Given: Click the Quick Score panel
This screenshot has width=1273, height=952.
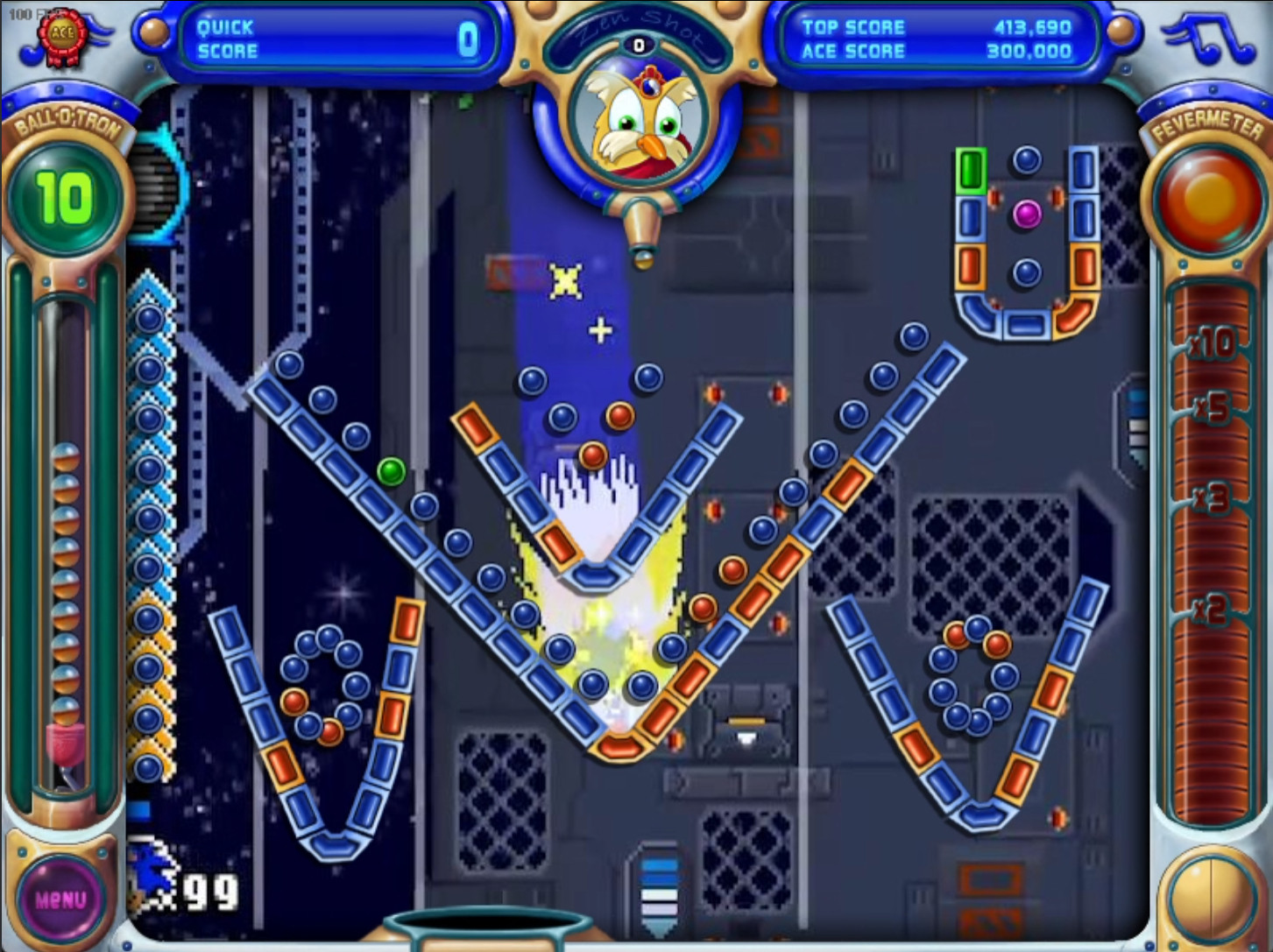Looking at the screenshot, I should click(x=342, y=37).
